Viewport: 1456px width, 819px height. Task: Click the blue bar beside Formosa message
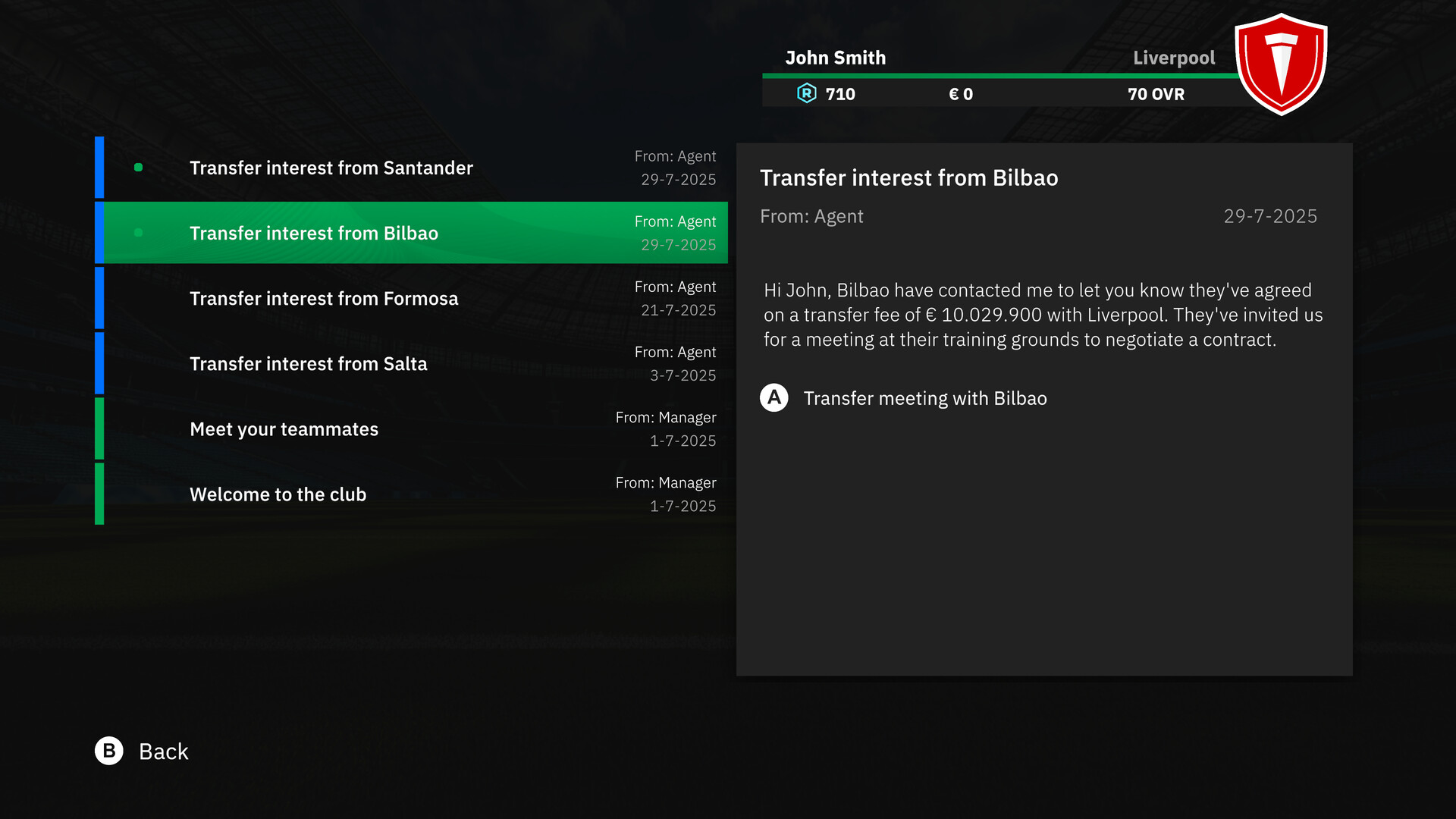[99, 298]
